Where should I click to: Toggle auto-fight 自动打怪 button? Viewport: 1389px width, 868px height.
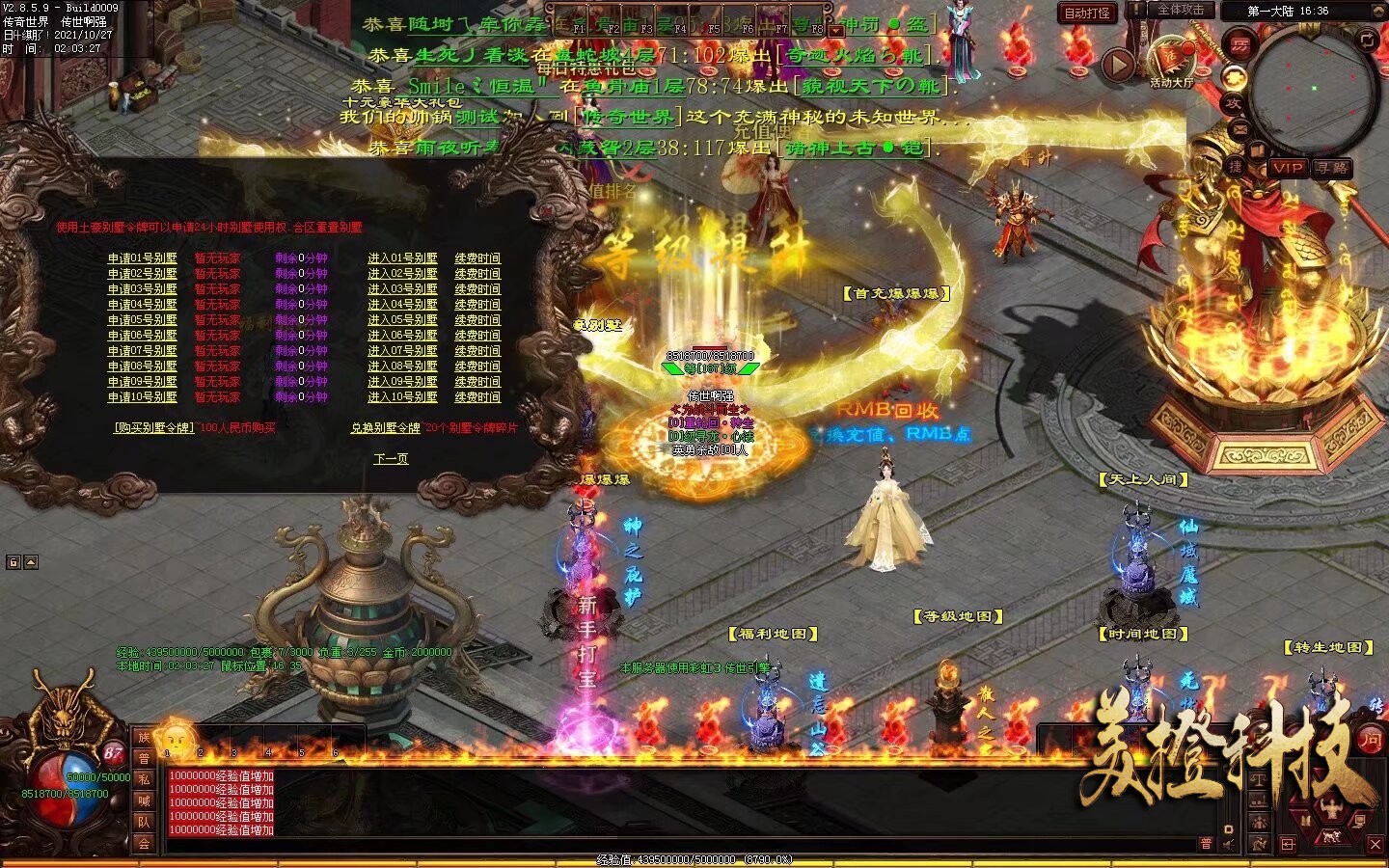point(1087,14)
